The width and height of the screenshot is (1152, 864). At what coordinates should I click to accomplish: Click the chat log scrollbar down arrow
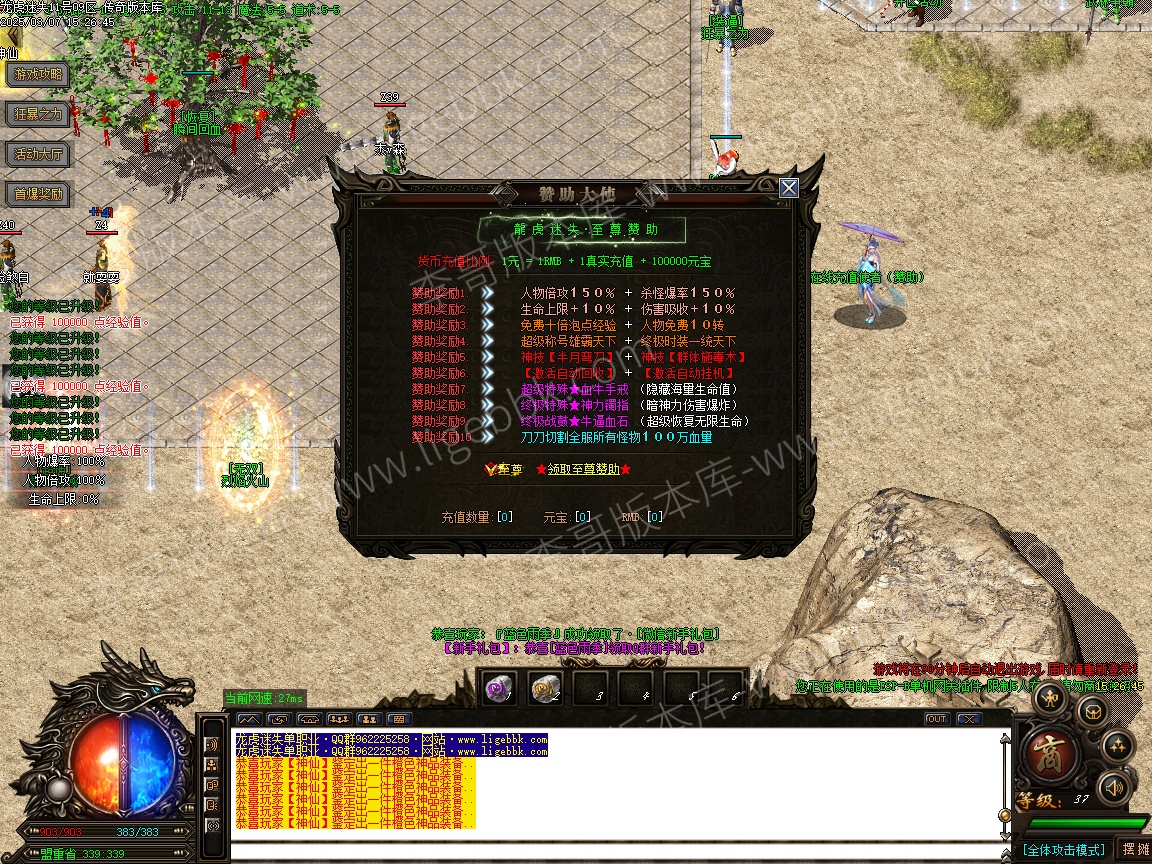click(1005, 833)
